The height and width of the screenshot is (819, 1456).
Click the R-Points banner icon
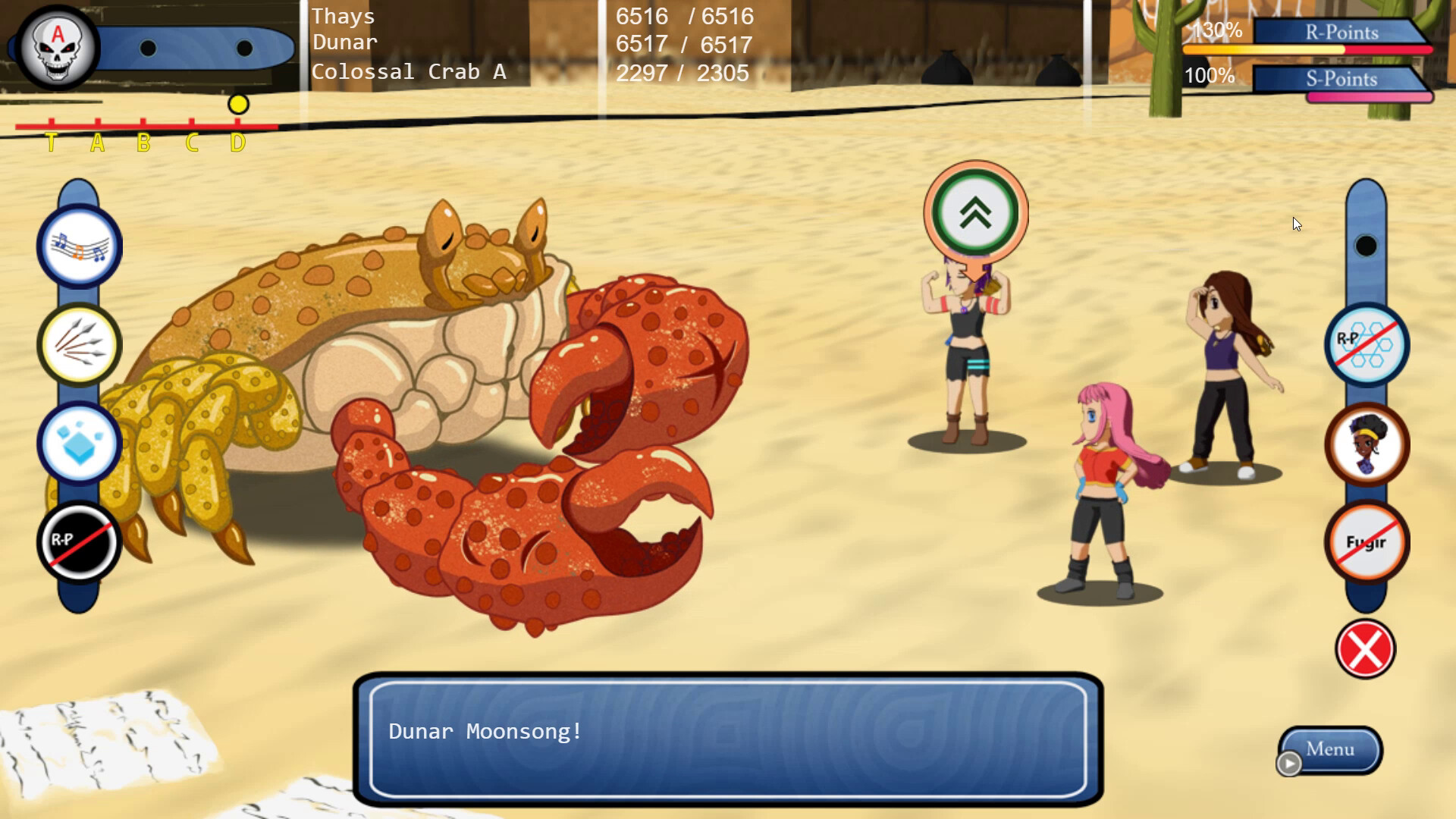click(1338, 32)
